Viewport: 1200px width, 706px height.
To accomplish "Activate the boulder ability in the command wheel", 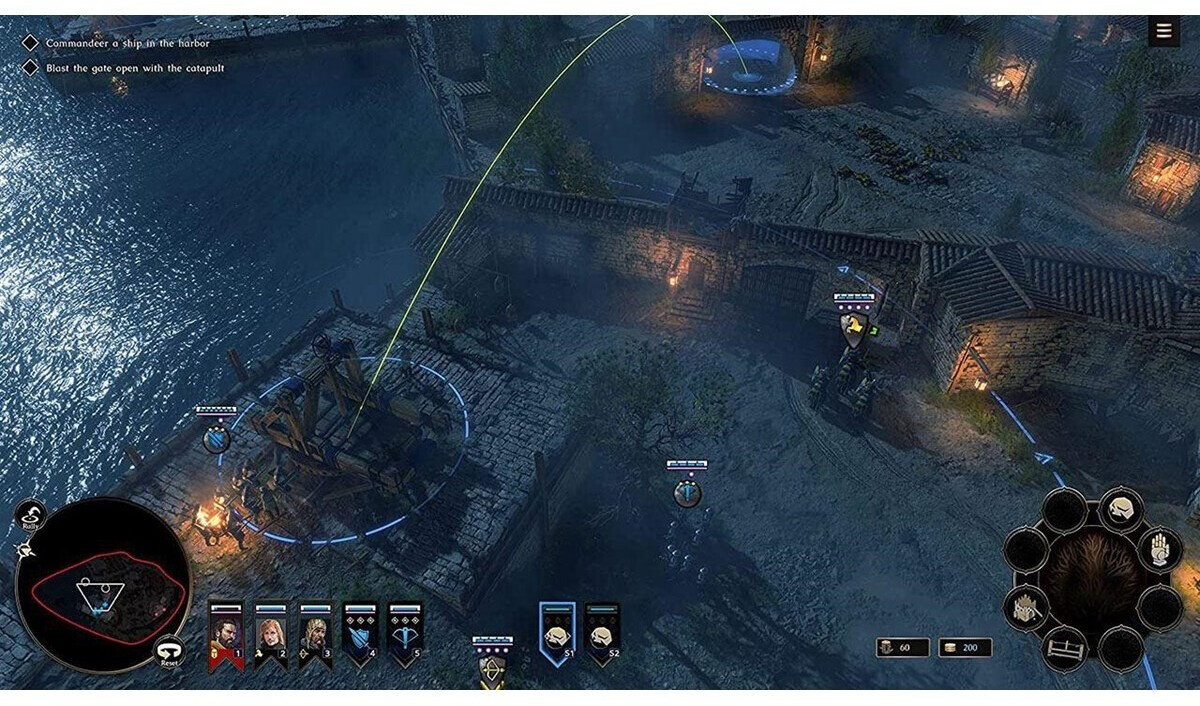I will click(x=1121, y=509).
